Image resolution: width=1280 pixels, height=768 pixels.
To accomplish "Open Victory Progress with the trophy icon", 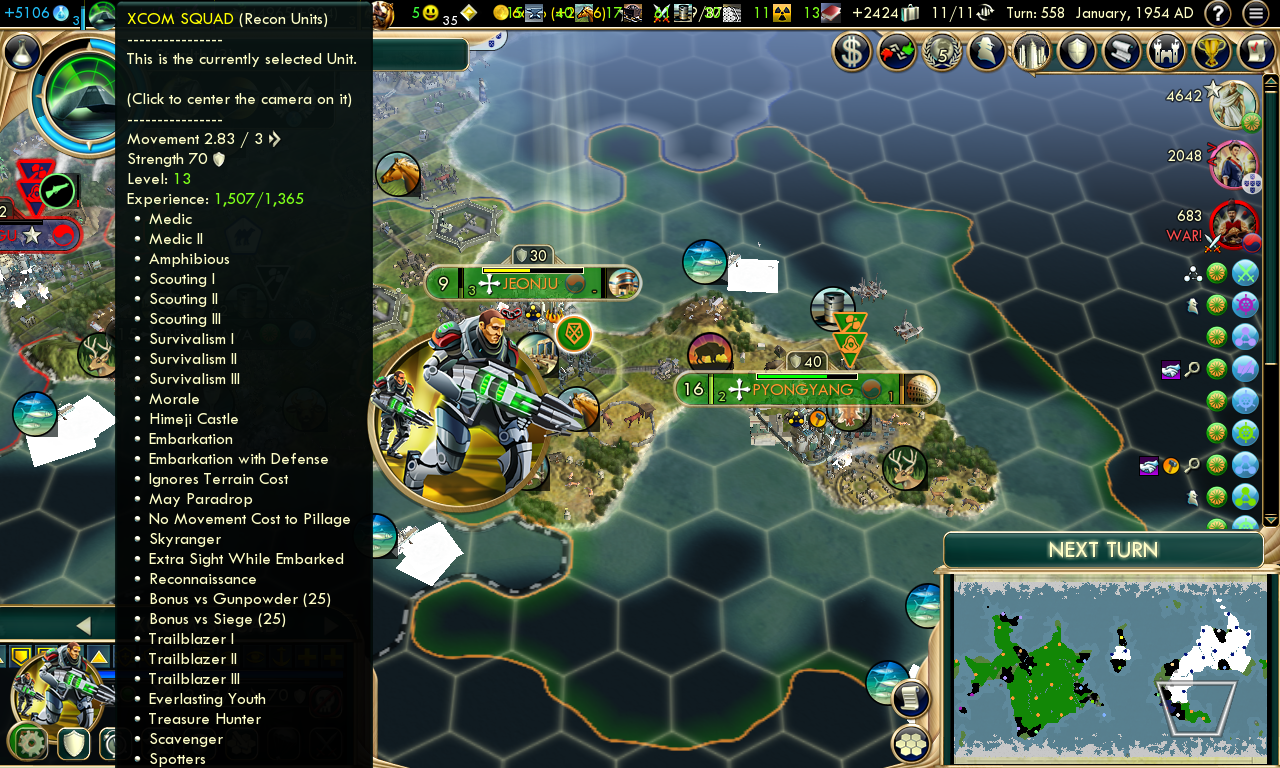I will [x=1211, y=51].
